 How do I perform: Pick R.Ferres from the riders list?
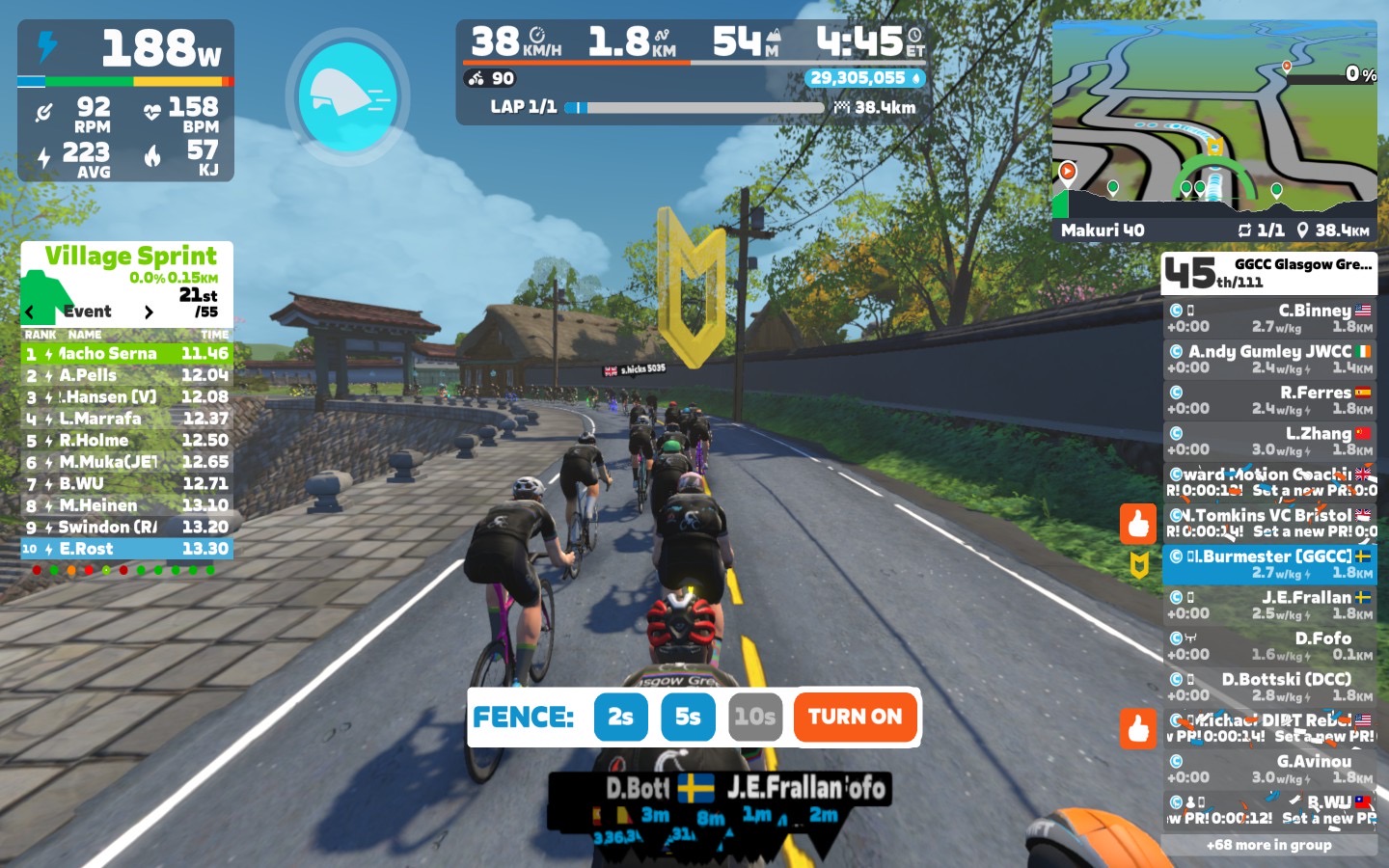pos(1268,399)
